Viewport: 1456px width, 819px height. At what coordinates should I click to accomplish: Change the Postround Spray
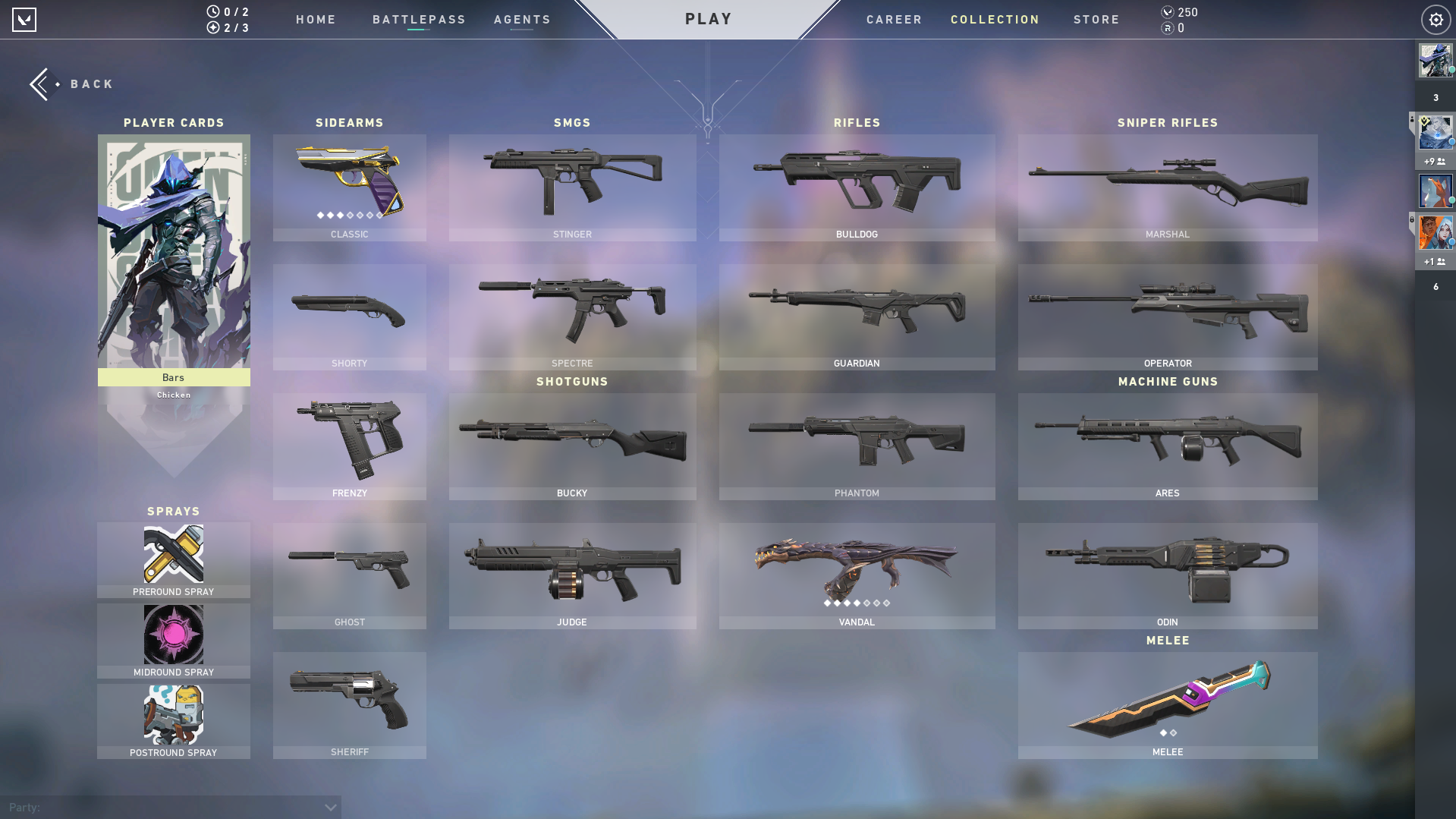click(174, 720)
